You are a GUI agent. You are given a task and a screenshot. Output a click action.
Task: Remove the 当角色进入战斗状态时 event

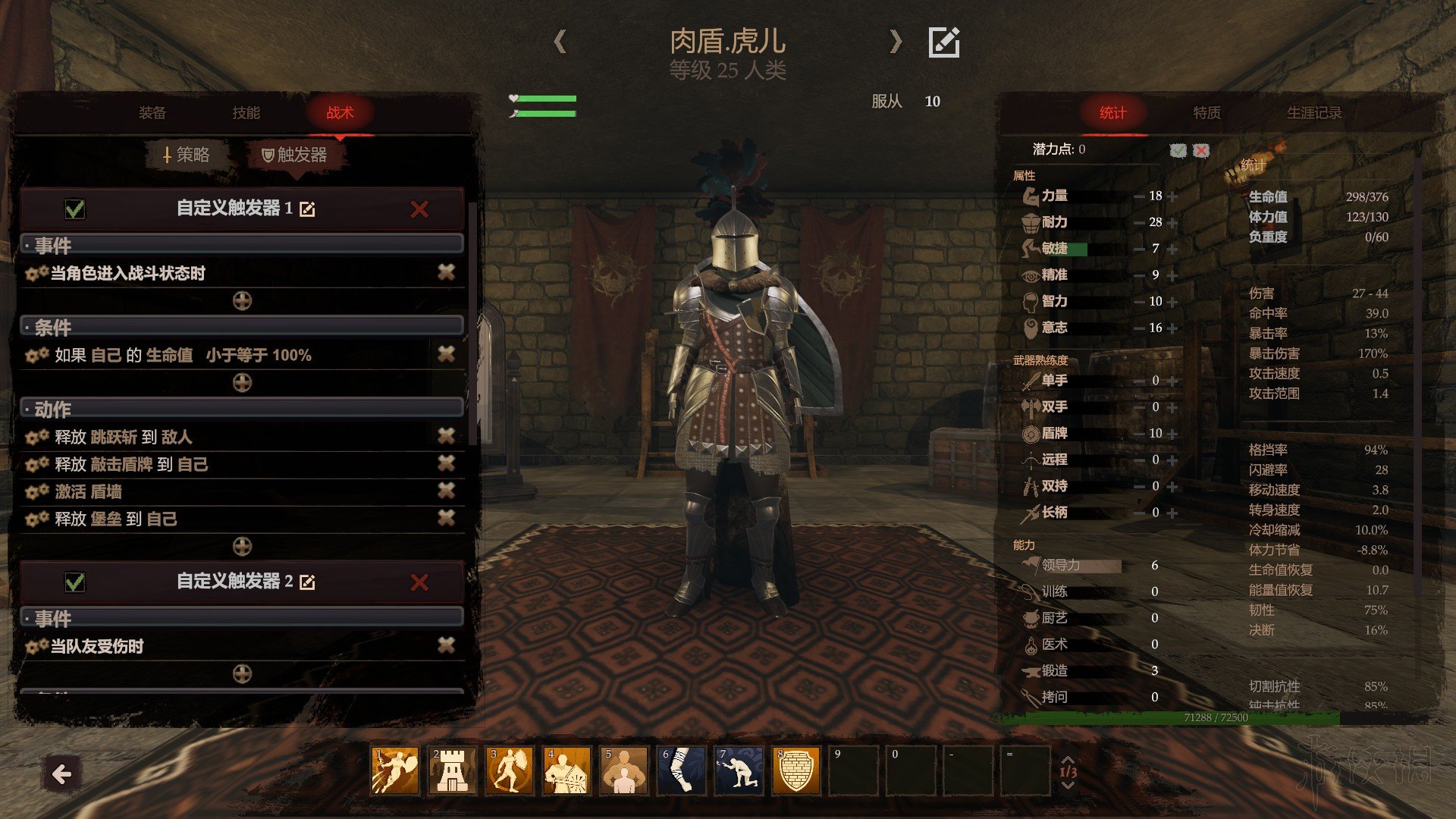point(446,272)
